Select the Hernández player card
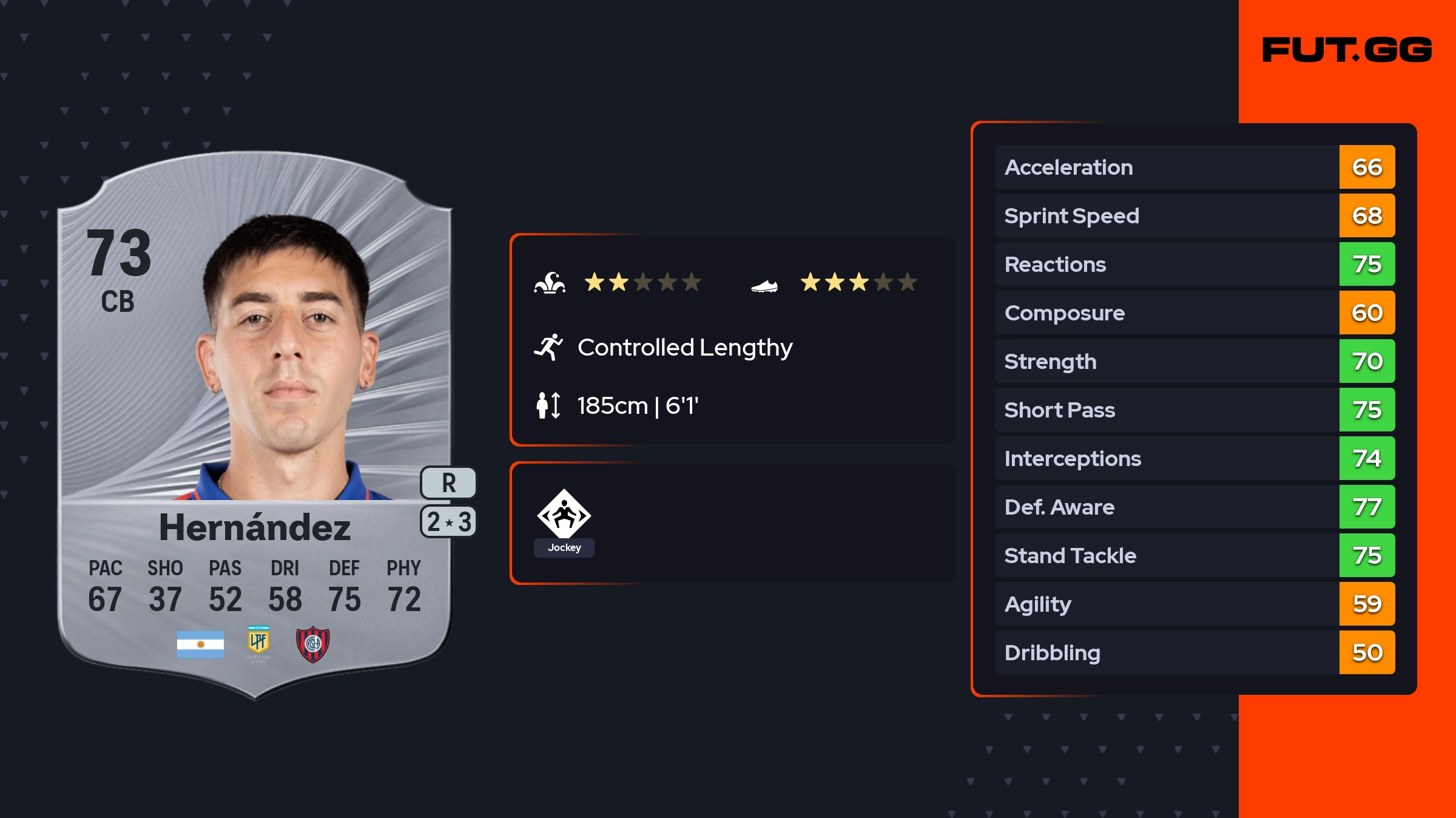This screenshot has width=1456, height=818. click(x=255, y=425)
